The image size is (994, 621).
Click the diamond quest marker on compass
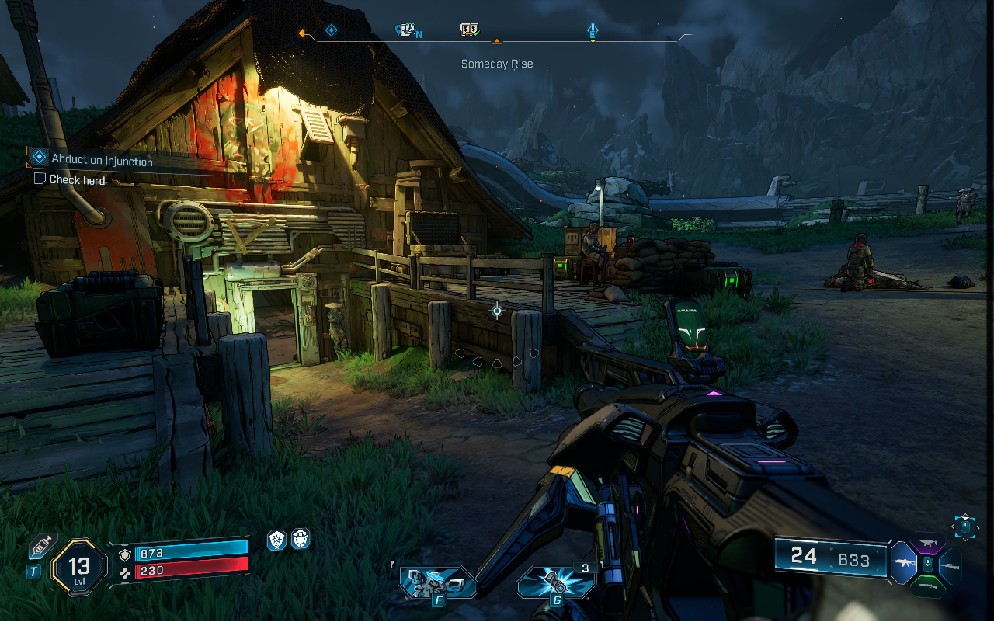coord(331,30)
